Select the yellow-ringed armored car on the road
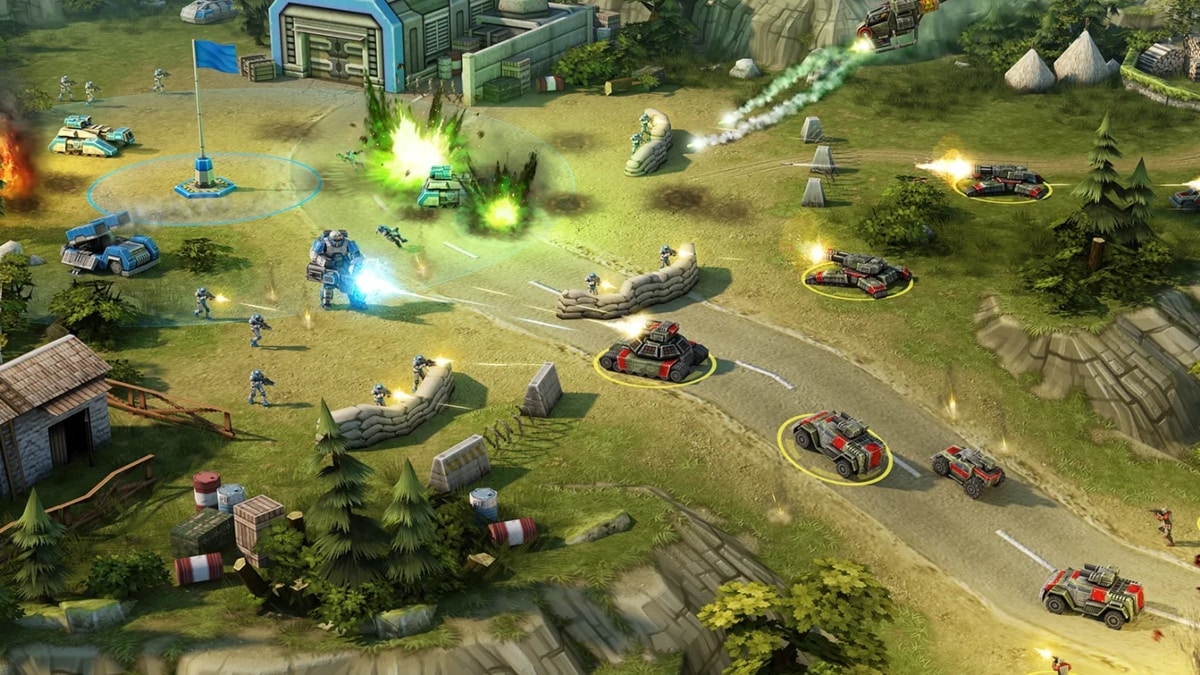This screenshot has height=675, width=1200. [838, 444]
